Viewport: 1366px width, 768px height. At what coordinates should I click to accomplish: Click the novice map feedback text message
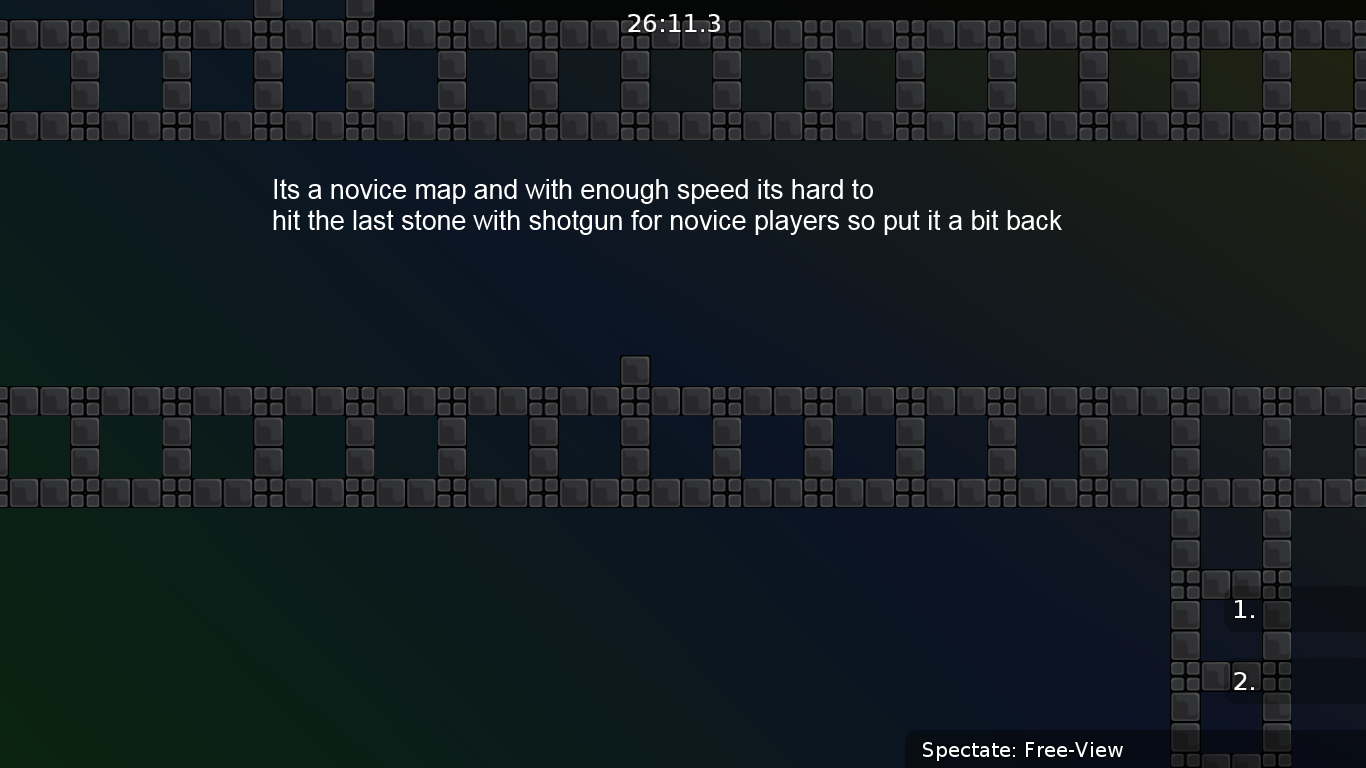coord(666,205)
